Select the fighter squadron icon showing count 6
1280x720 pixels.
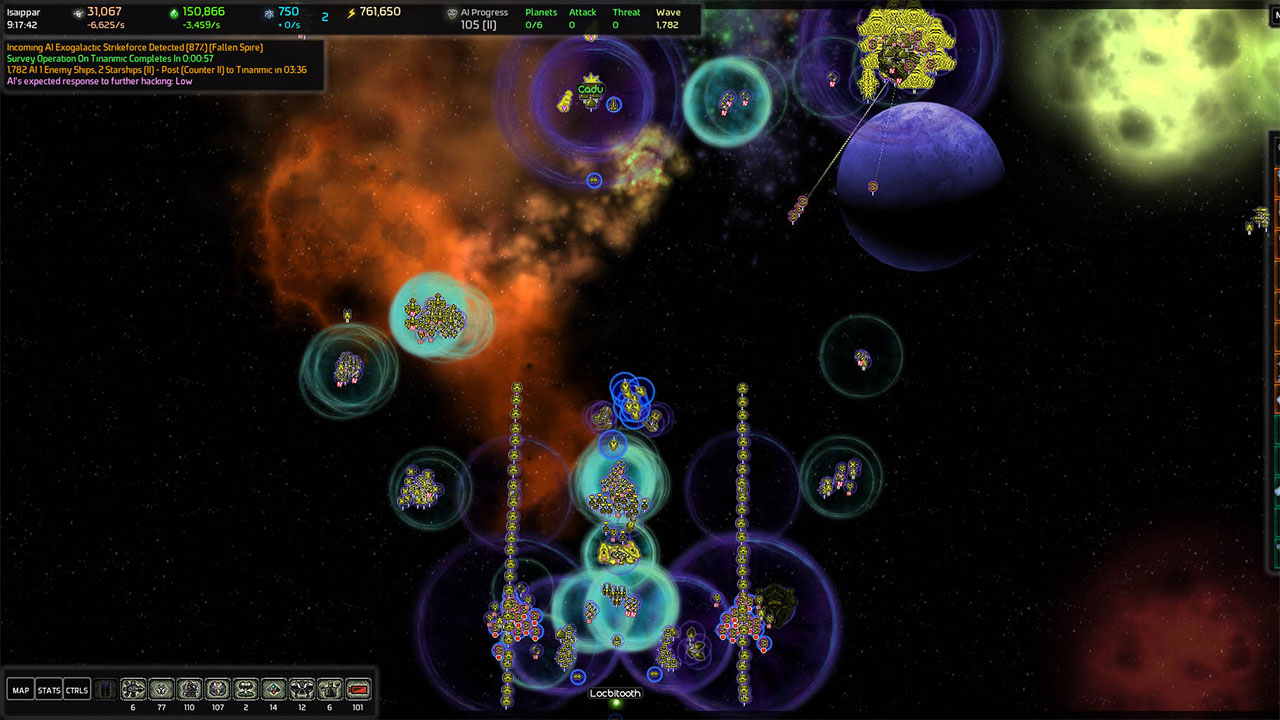(131, 688)
